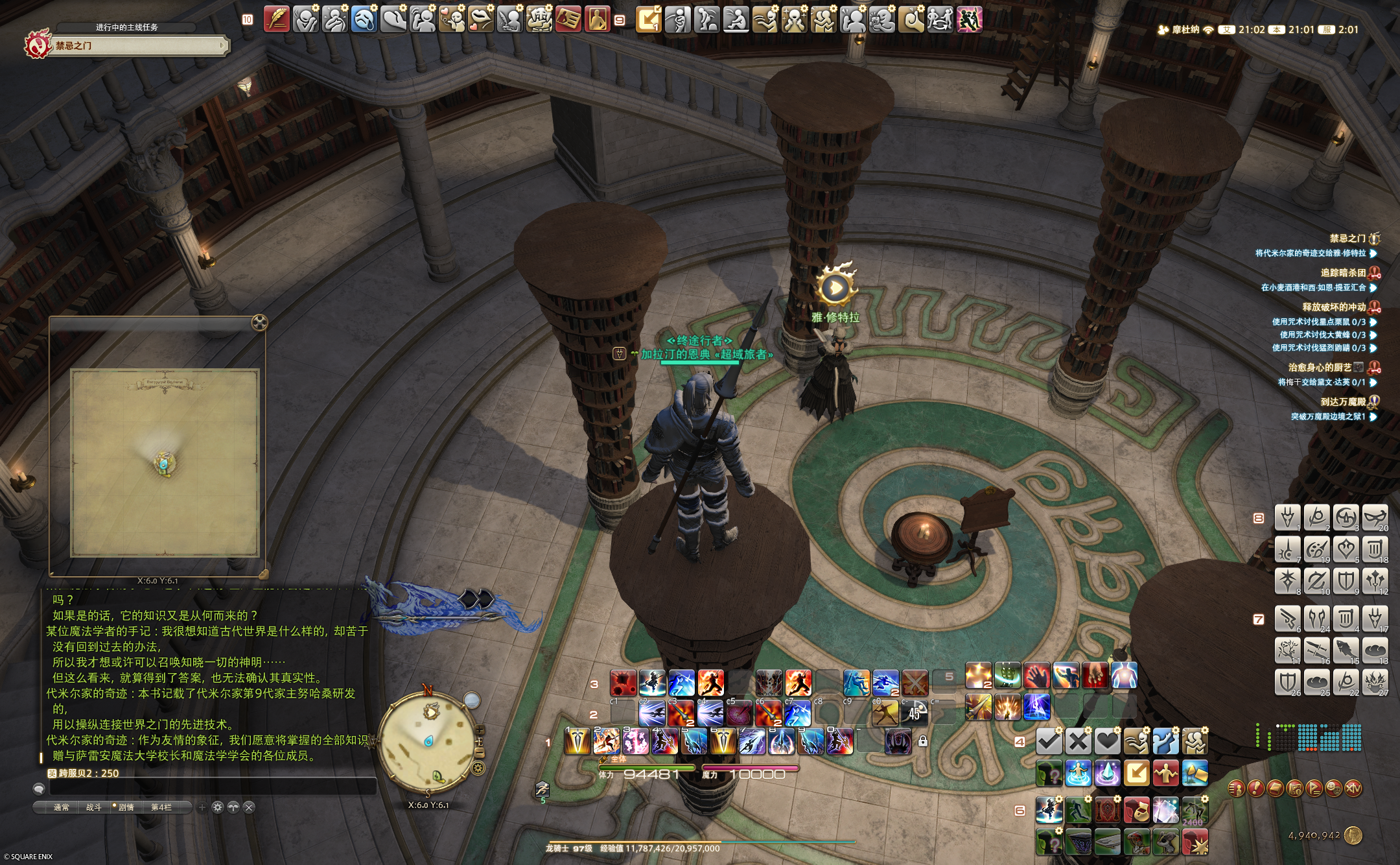This screenshot has width=1400, height=865.
Task: Select 追踪暗杀团 quest in the tracker
Action: (x=1342, y=273)
